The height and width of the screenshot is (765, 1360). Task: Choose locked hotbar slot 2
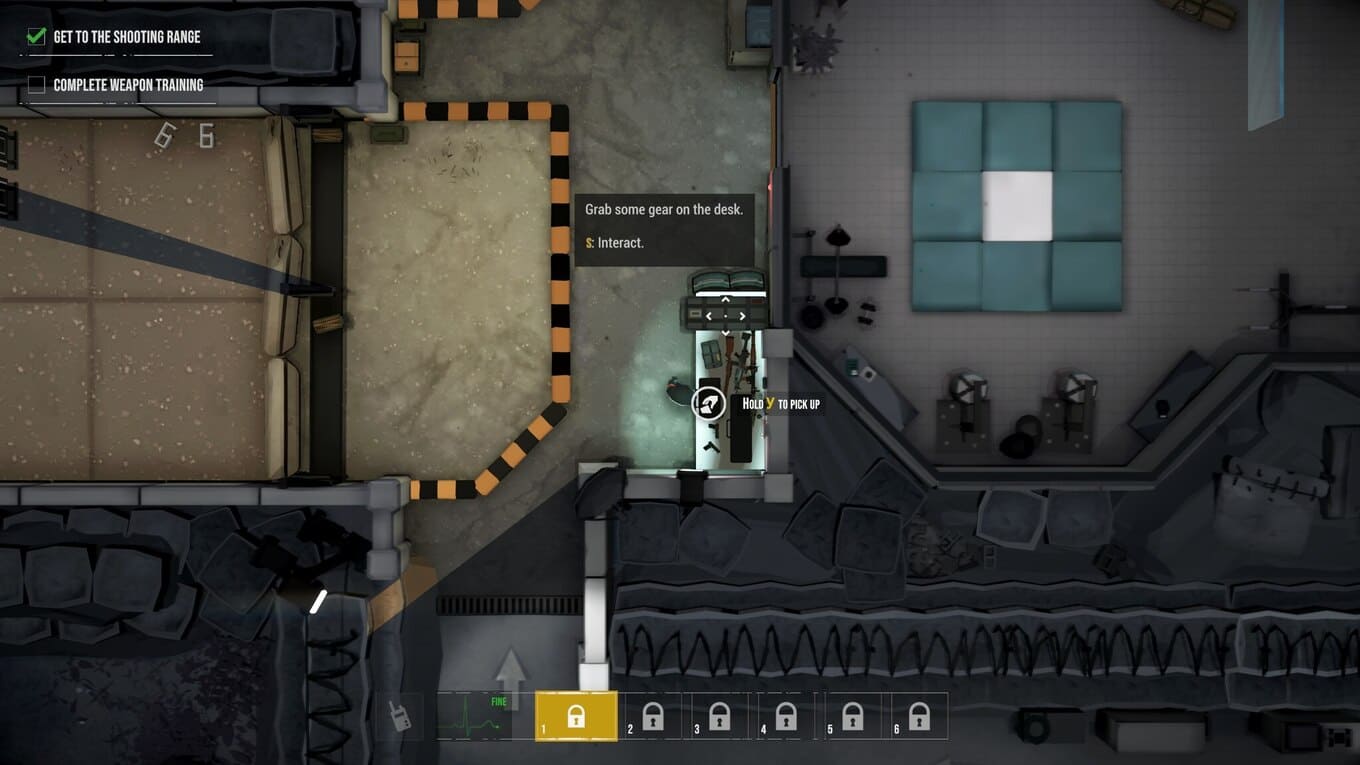click(652, 716)
